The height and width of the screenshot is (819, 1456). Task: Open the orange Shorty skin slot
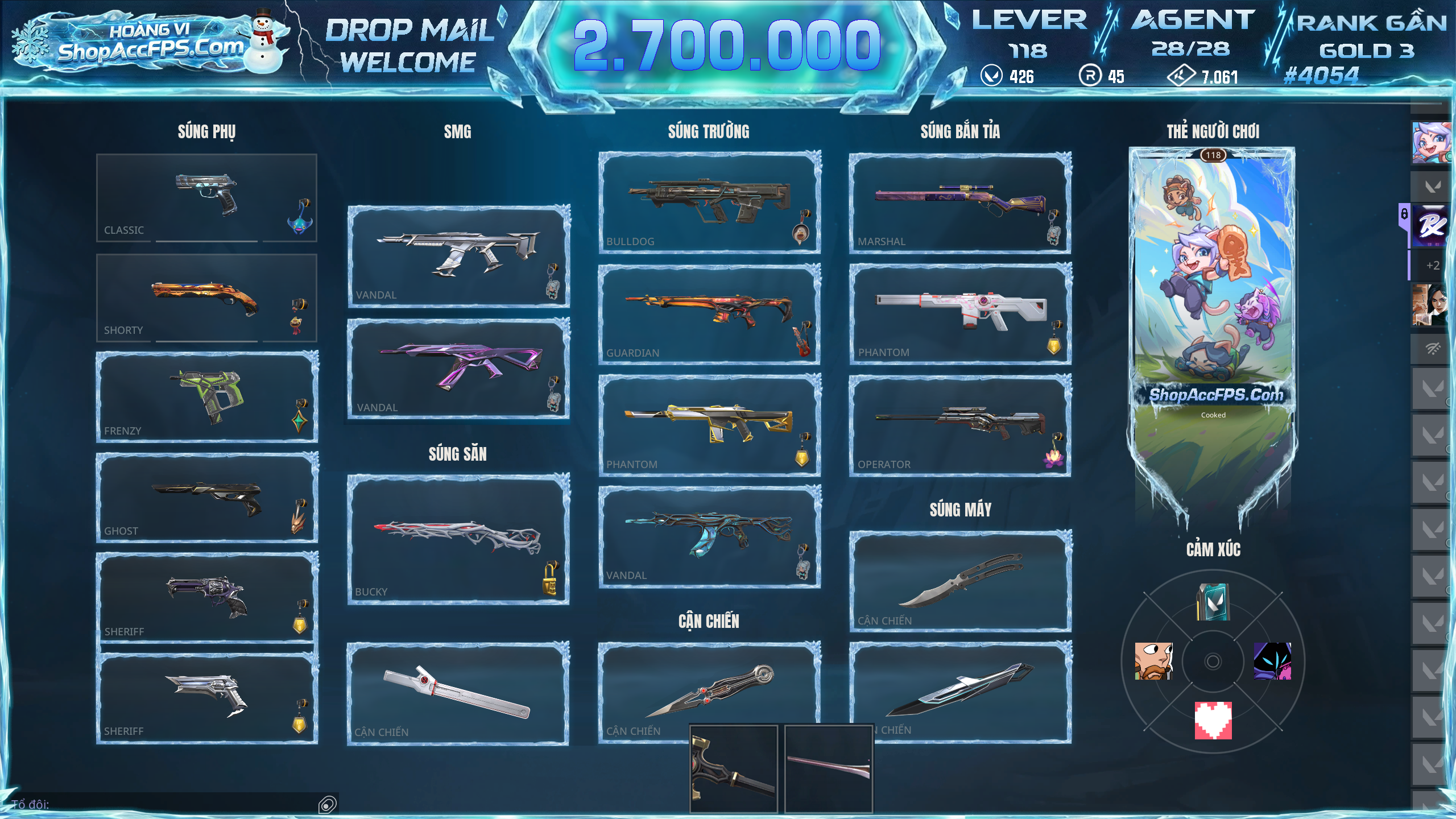tap(206, 297)
